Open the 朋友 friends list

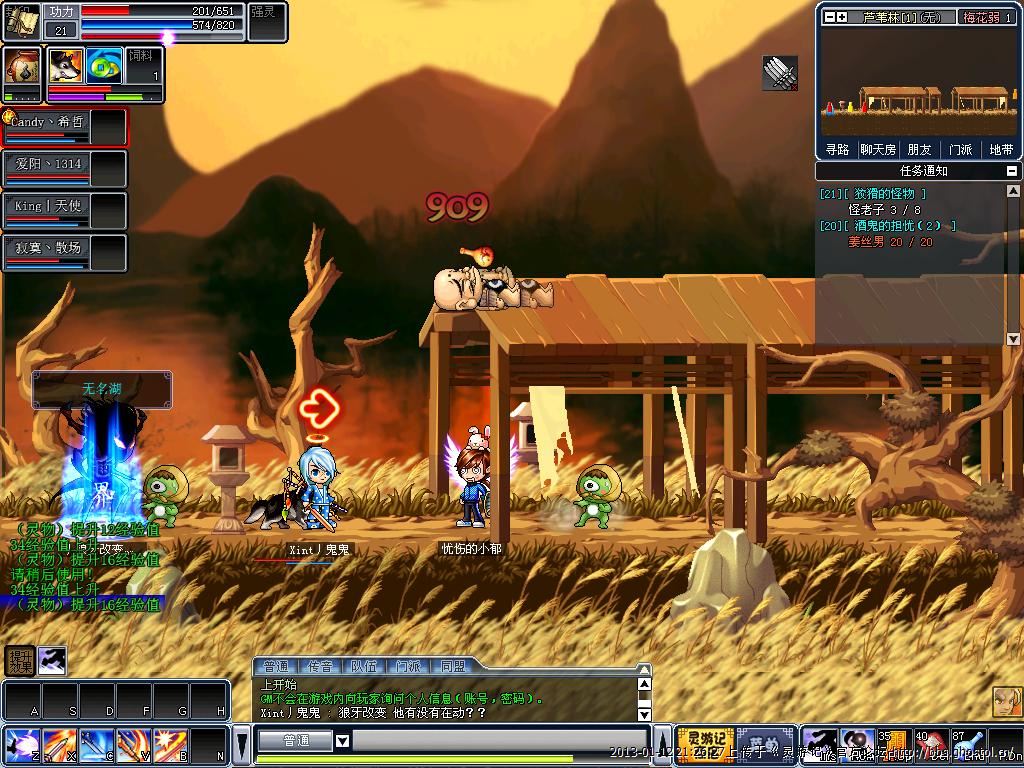tap(919, 150)
